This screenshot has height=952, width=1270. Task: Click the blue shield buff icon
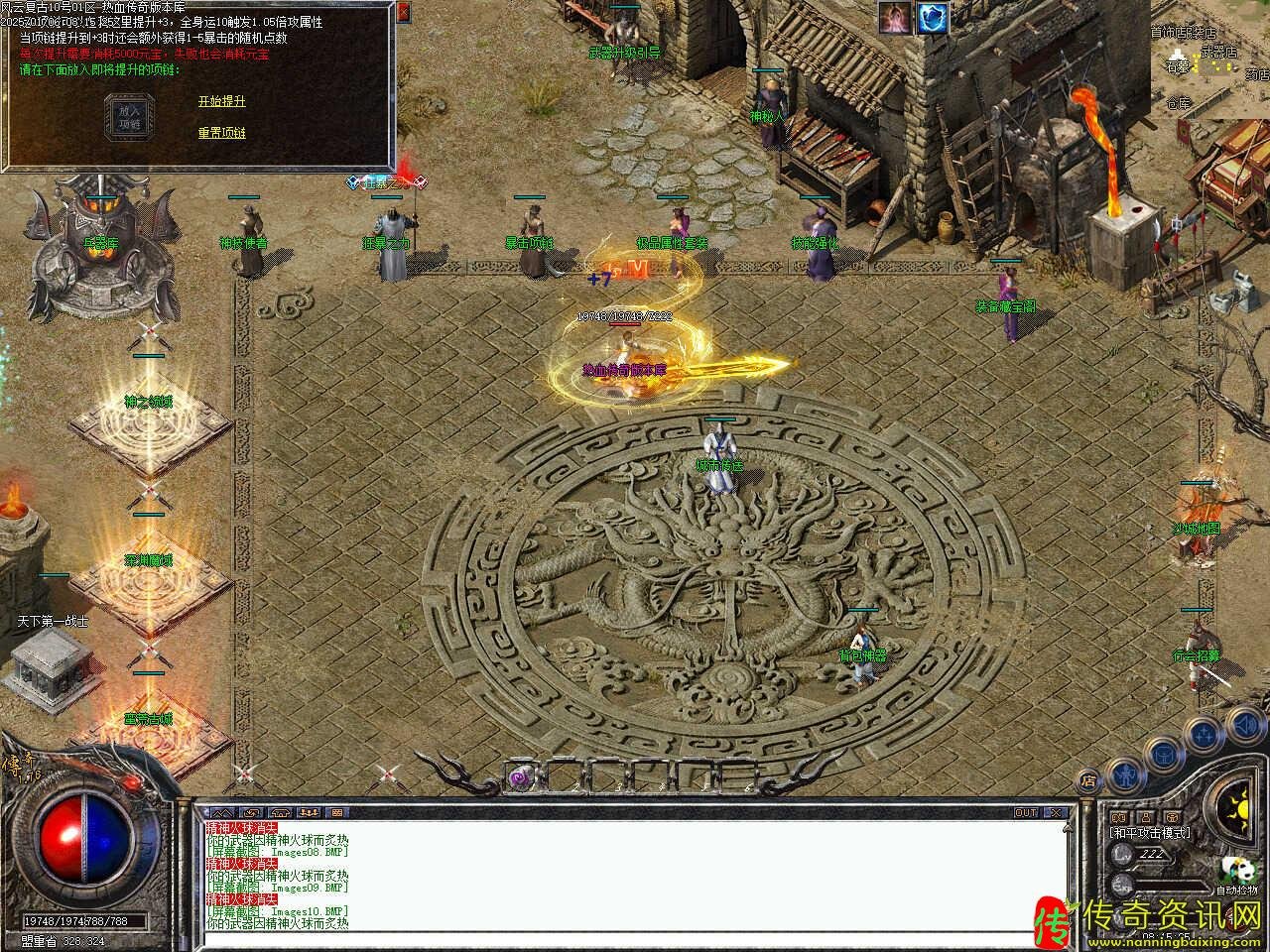click(x=933, y=17)
